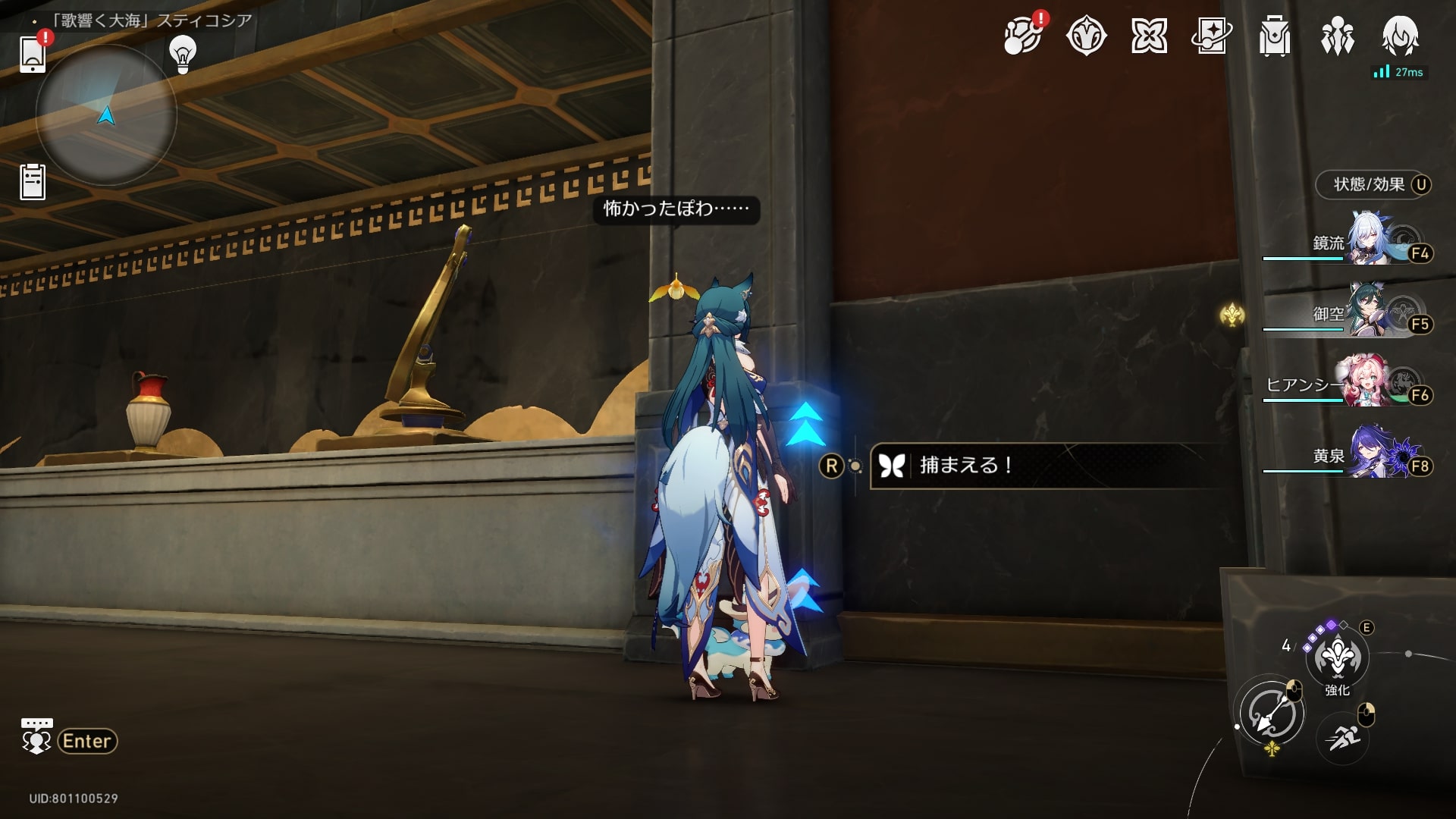The width and height of the screenshot is (1456, 819).
Task: Toggle the sprint running icon
Action: click(x=1342, y=736)
